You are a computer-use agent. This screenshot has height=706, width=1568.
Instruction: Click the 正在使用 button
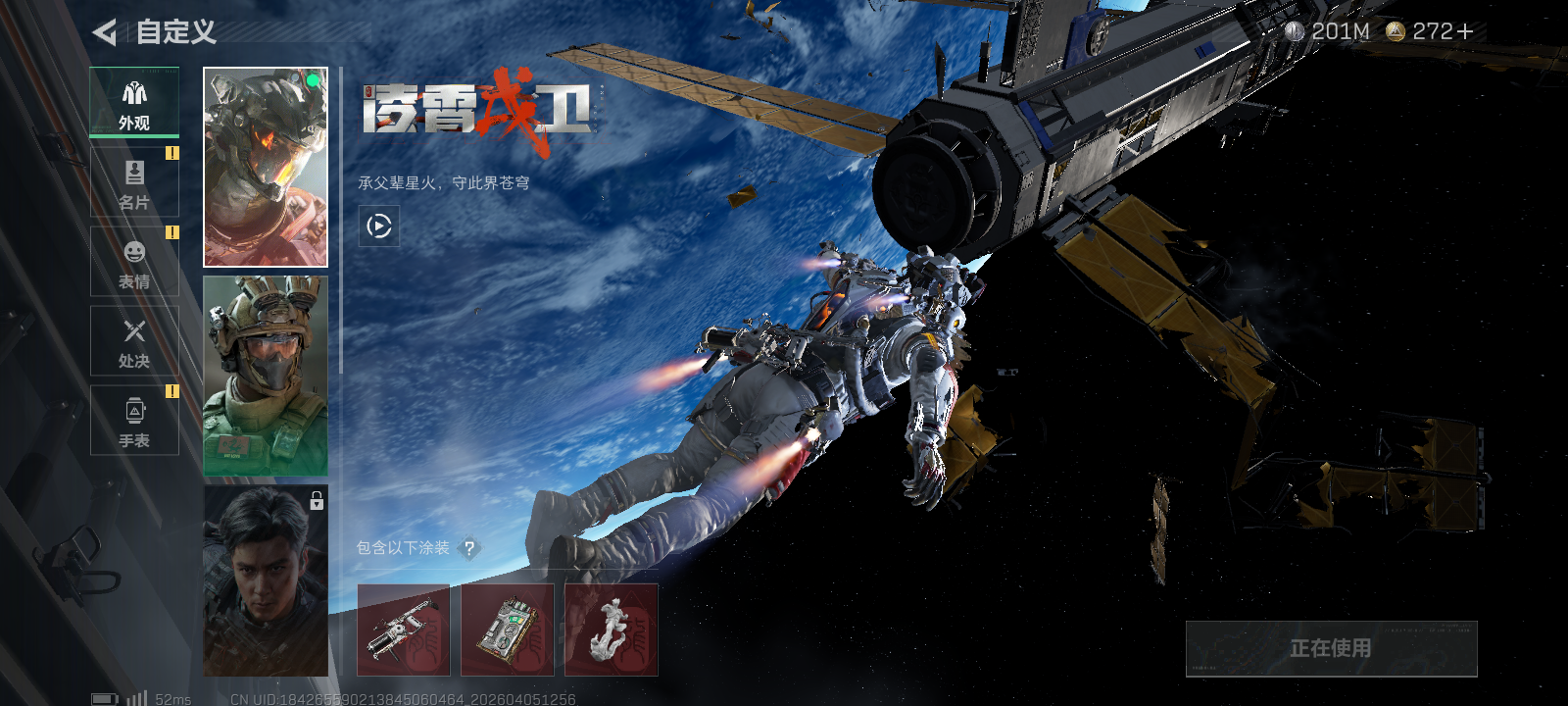coord(1331,648)
